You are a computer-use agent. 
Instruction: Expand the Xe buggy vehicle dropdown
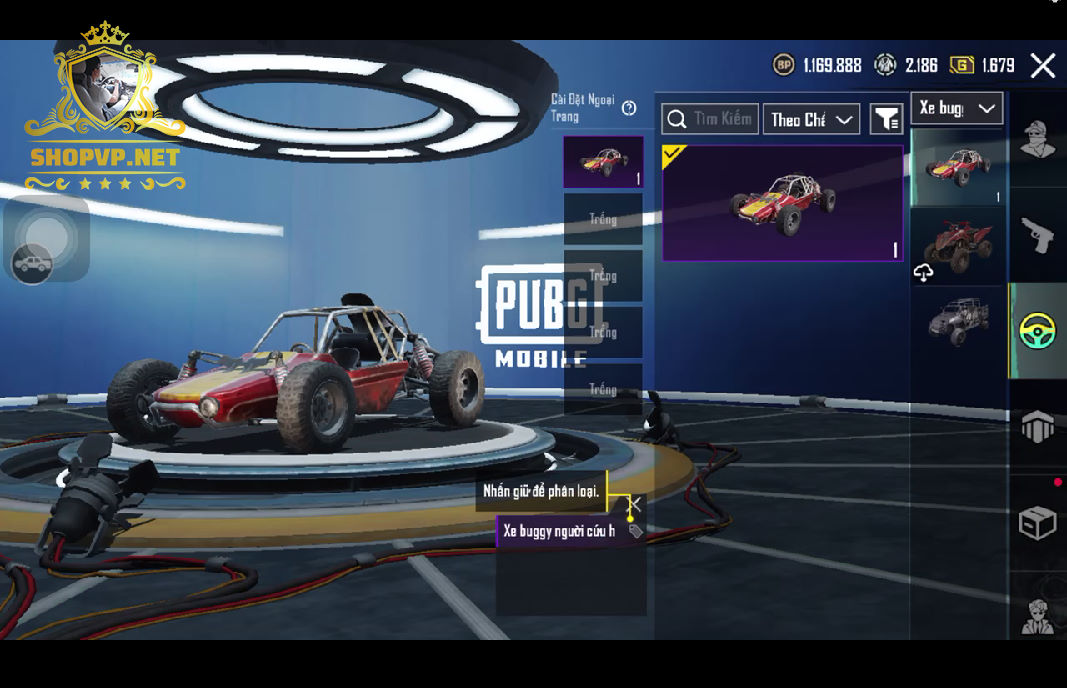coord(956,108)
